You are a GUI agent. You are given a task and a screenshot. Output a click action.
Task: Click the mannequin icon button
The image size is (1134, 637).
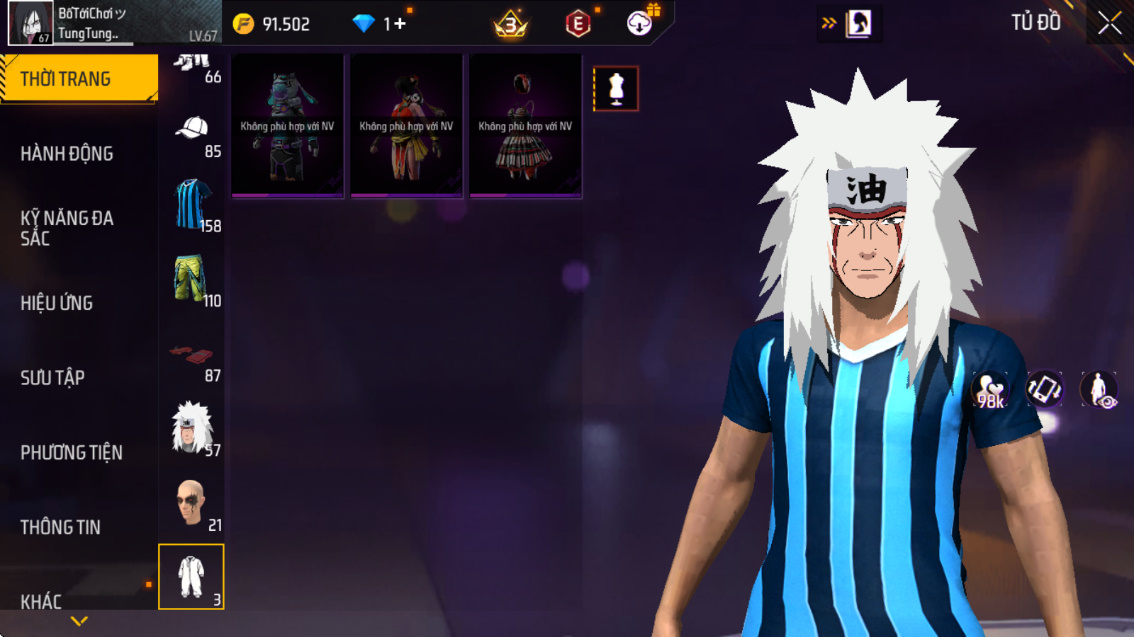click(616, 89)
